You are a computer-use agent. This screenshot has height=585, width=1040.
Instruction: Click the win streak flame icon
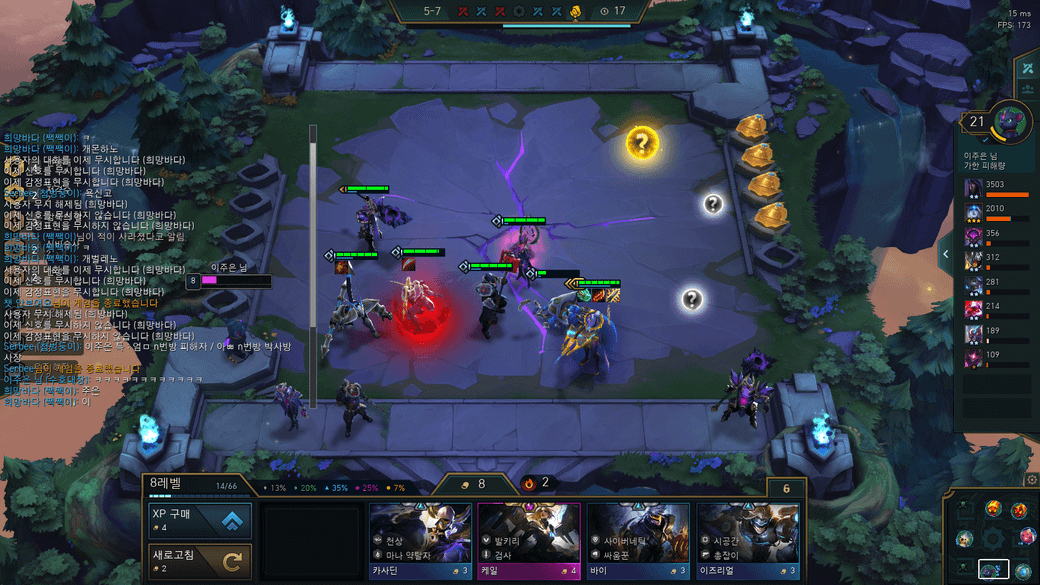[x=529, y=483]
